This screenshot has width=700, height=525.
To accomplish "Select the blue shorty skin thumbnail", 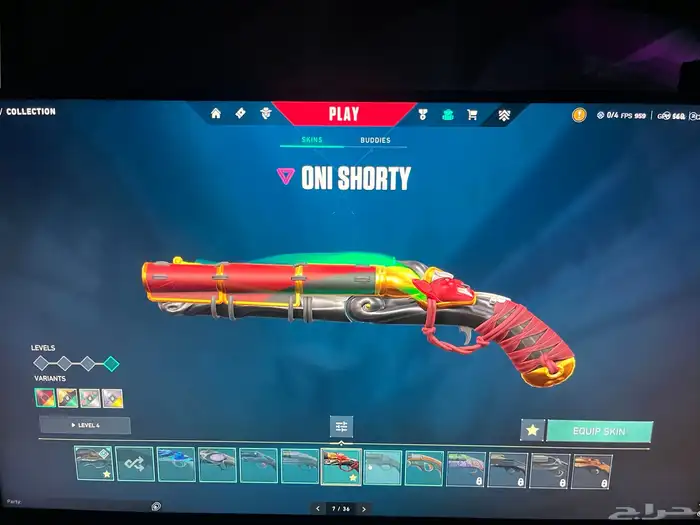I will click(176, 465).
